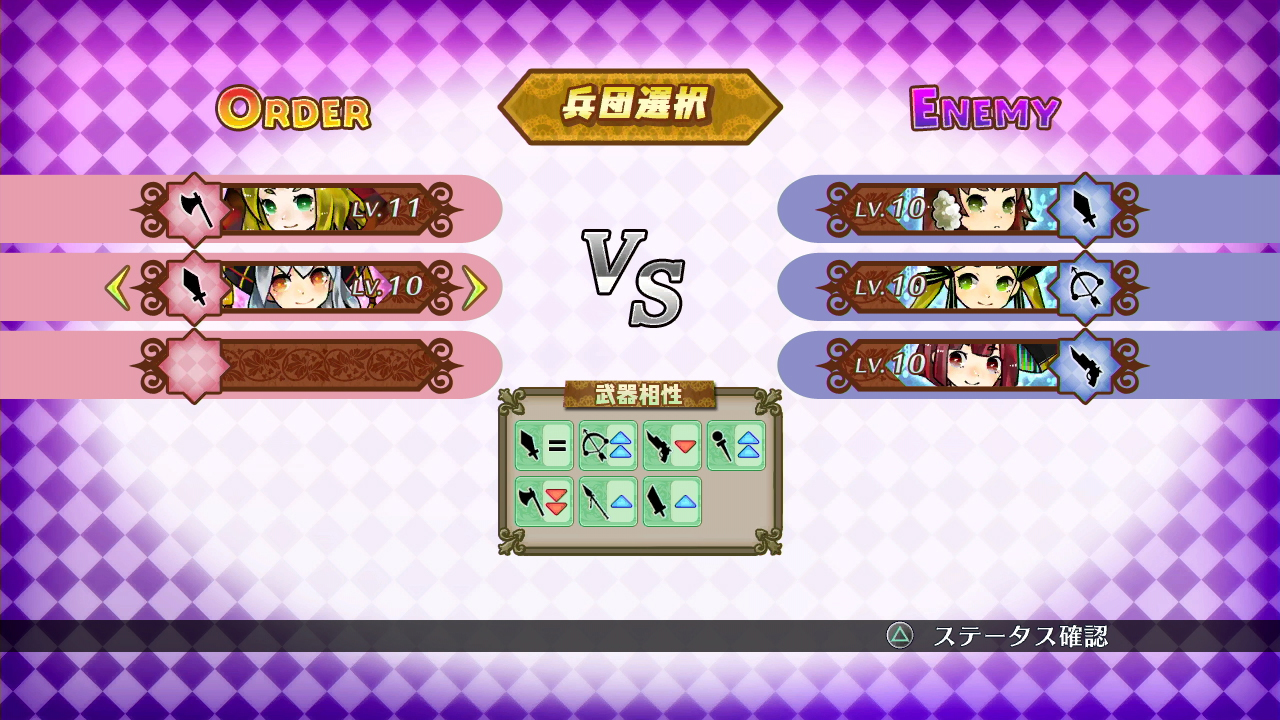Click the 兵団選択 title banner
Screen dimensions: 1280x720
[640, 103]
